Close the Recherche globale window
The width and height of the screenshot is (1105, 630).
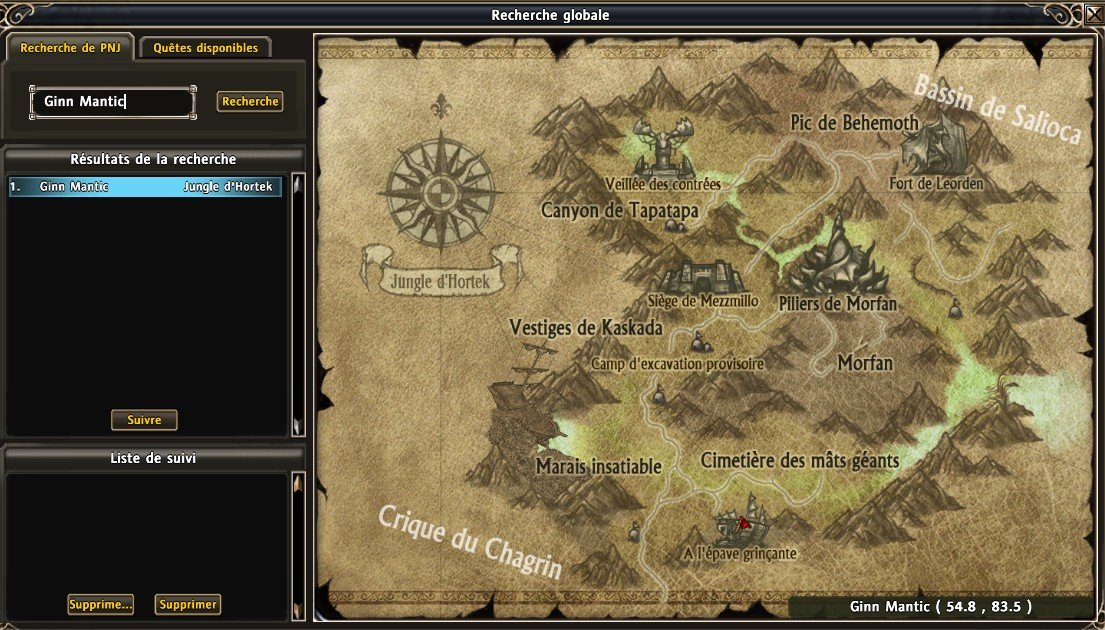pos(1093,15)
